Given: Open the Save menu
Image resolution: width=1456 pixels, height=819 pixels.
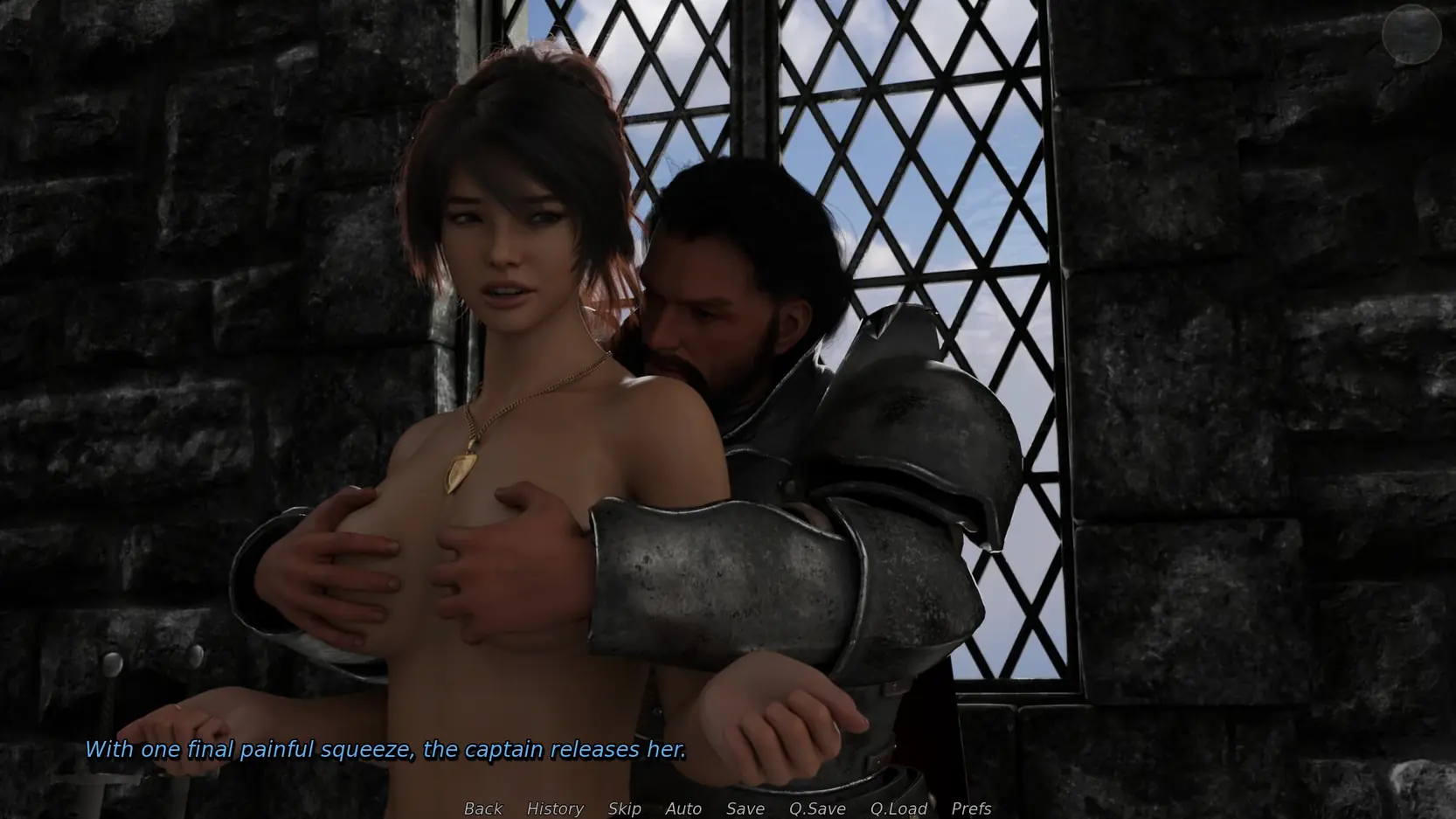Looking at the screenshot, I should (745, 809).
